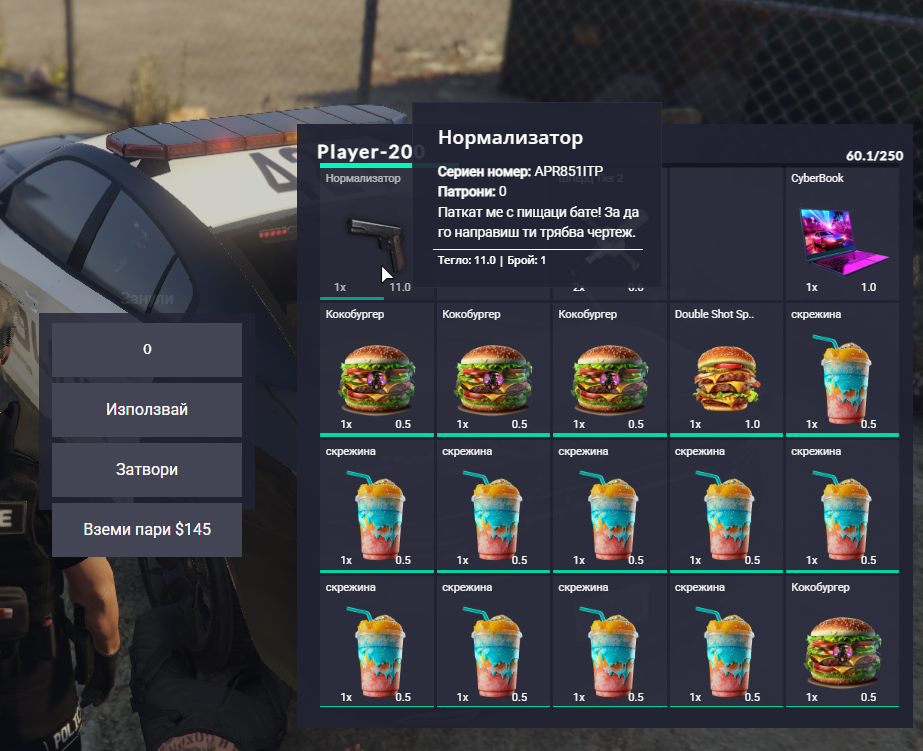The width and height of the screenshot is (923, 751).
Task: Choose the Double Shot burger slot
Action: 725,370
